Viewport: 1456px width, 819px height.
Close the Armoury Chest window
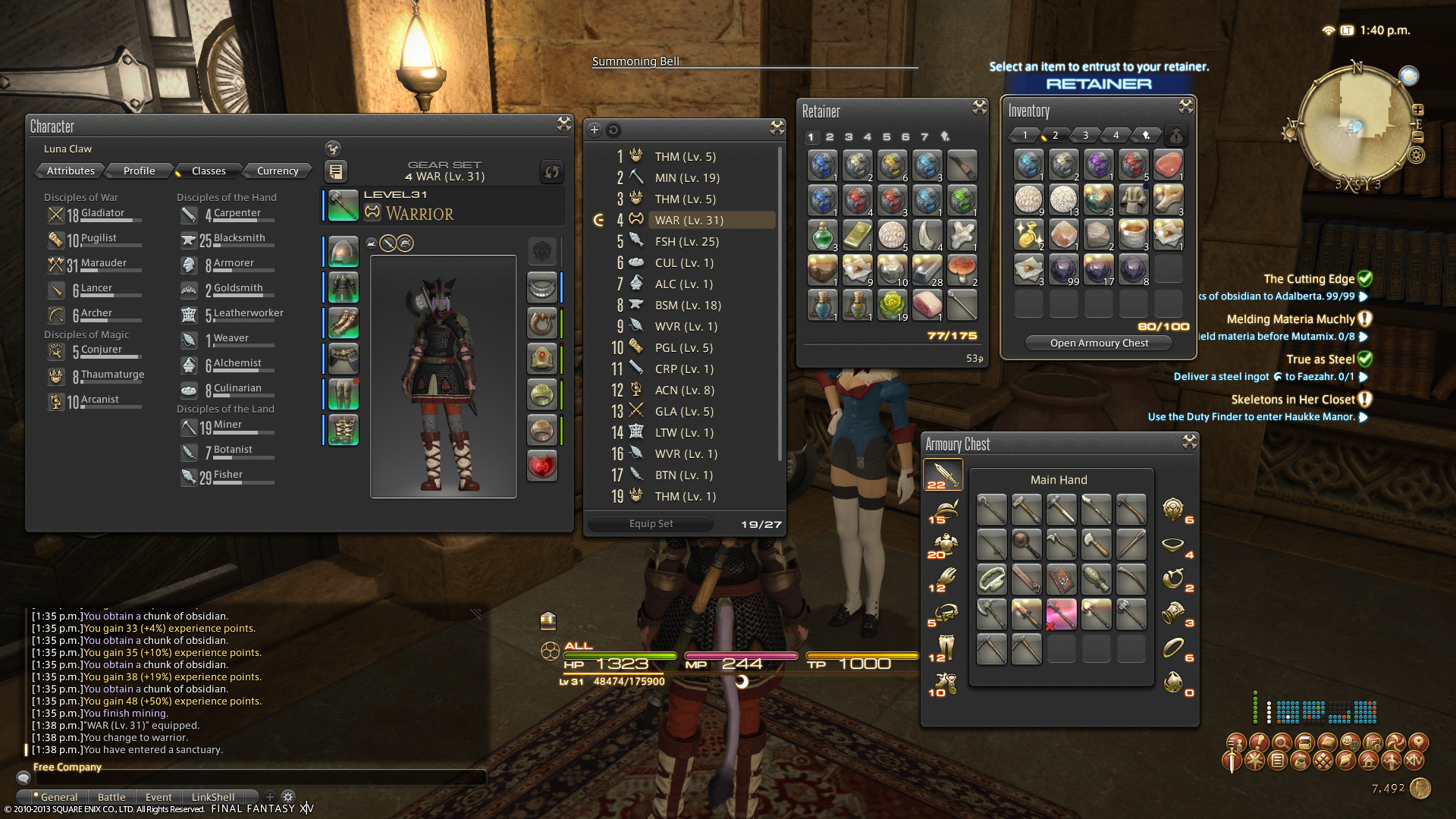point(1189,441)
